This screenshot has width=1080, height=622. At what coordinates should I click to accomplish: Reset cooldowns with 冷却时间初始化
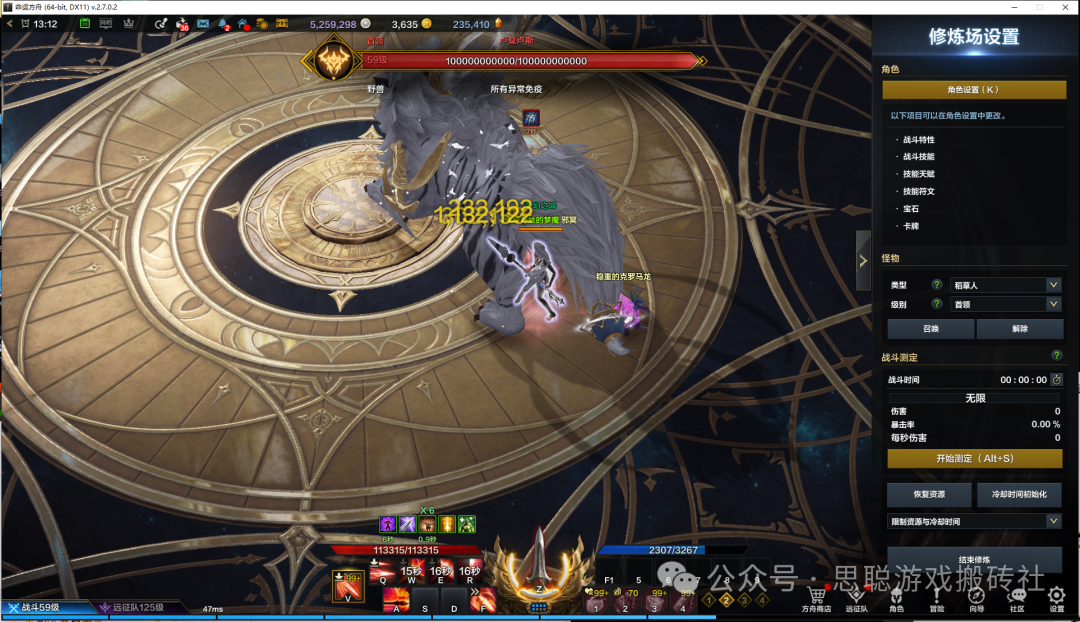coord(1019,495)
